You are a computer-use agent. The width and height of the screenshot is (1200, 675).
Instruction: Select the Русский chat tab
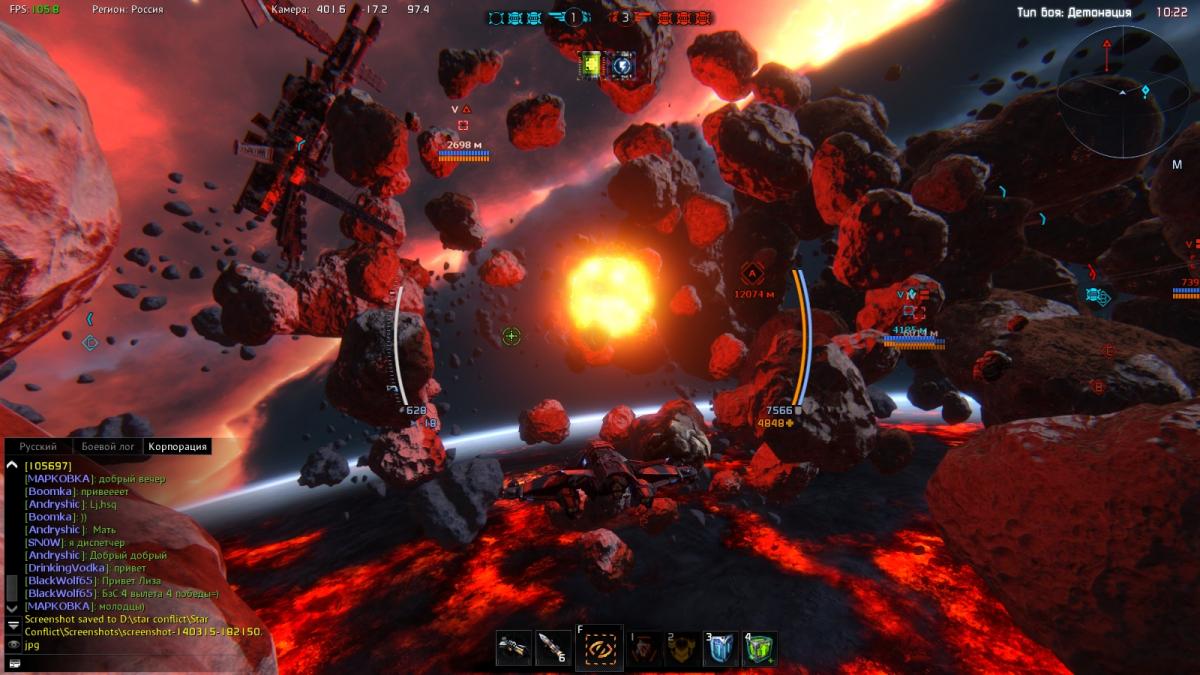coord(38,447)
